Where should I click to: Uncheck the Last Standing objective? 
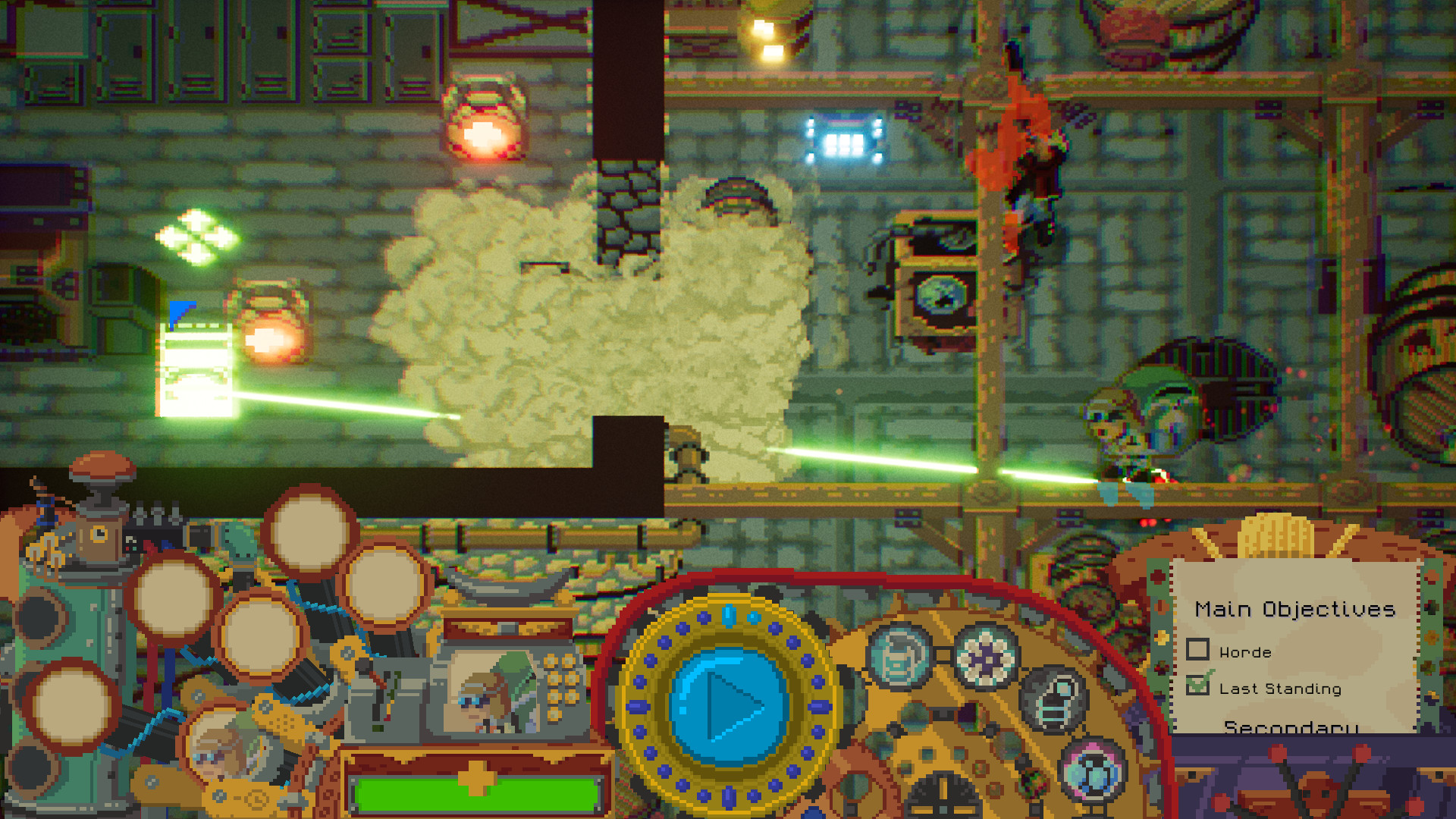coord(1197,688)
